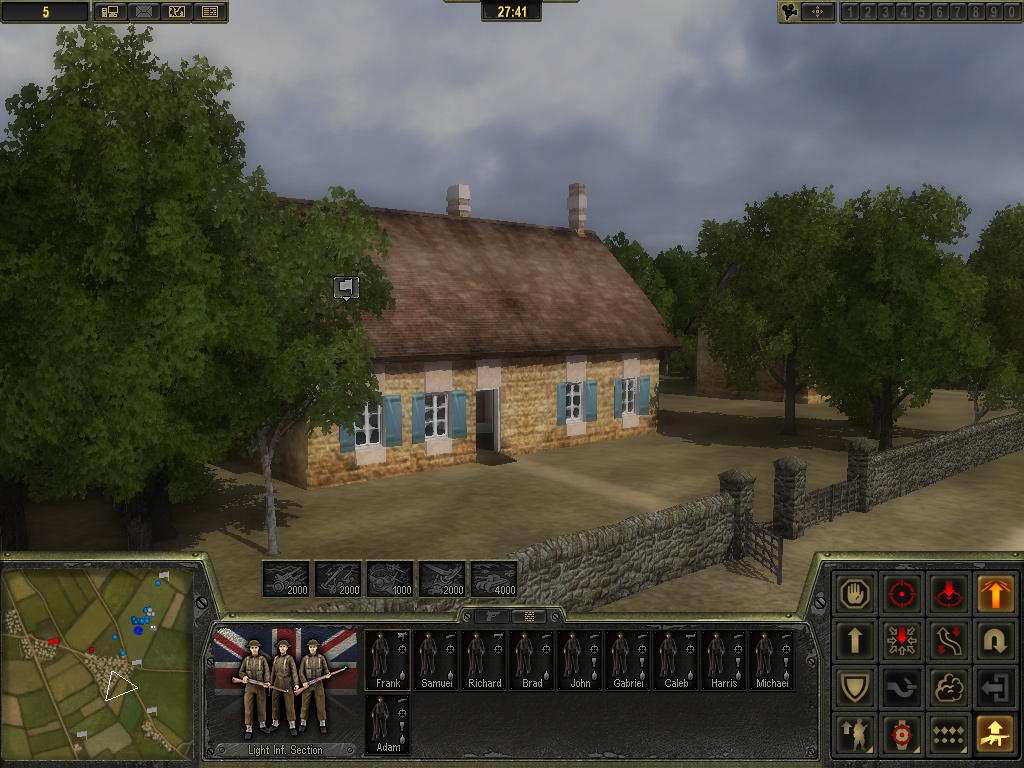Activate the red crosshair attack order
The image size is (1024, 768).
[902, 593]
